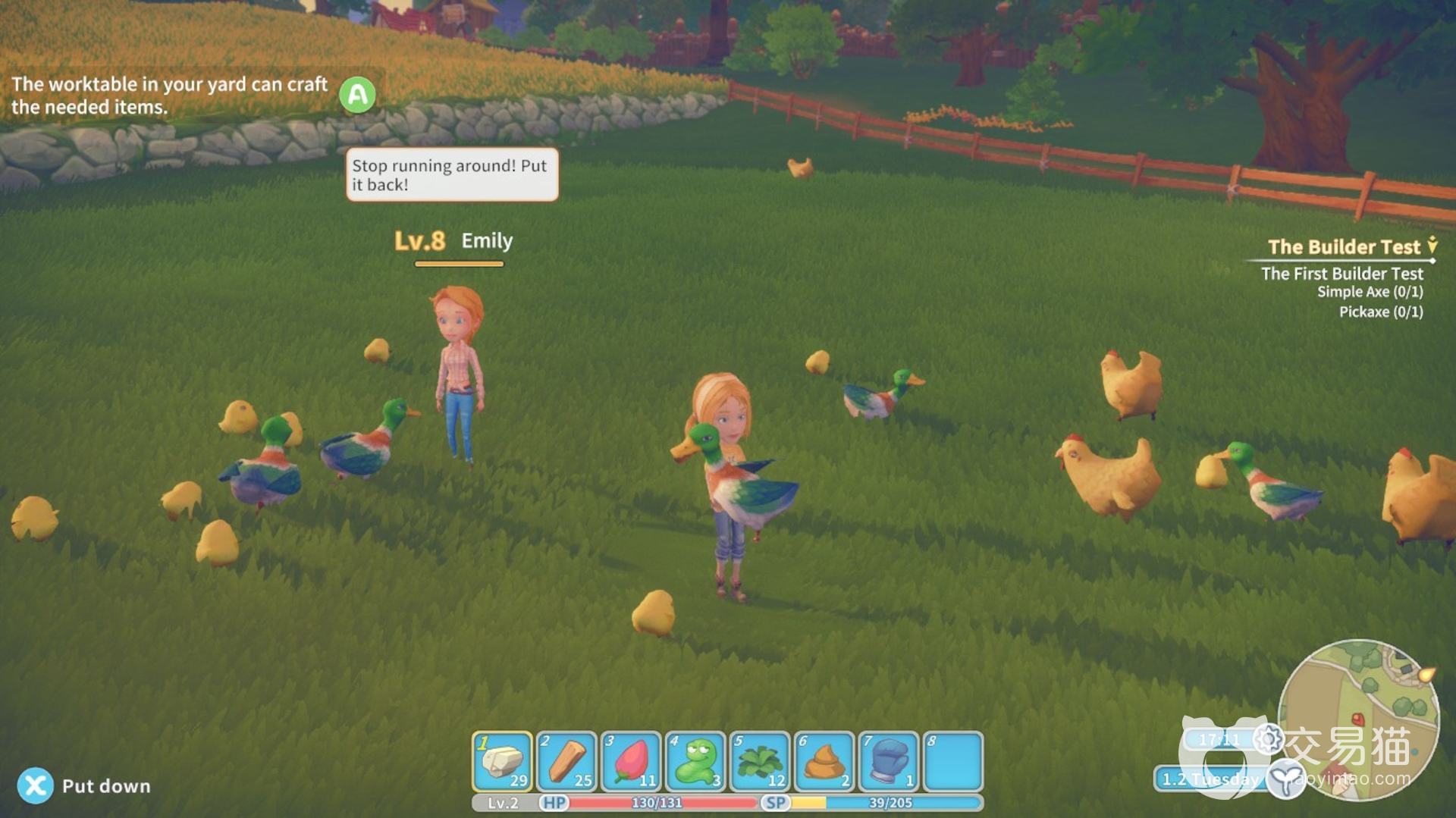Select the green herb bundle slot
Viewport: 1456px width, 818px height.
760,761
